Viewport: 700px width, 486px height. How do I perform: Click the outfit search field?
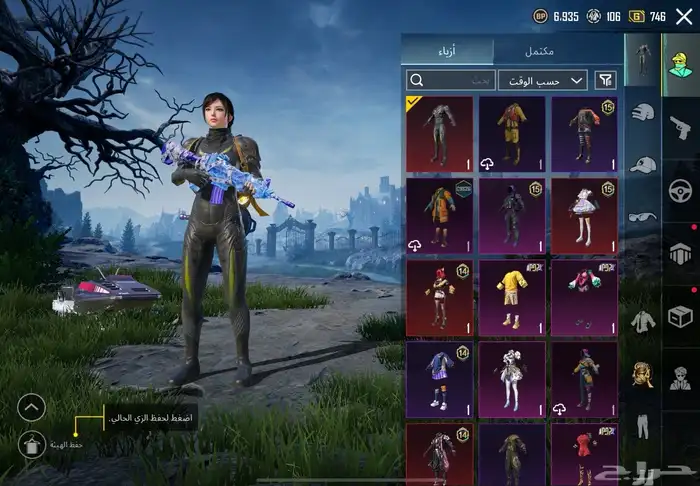click(452, 80)
